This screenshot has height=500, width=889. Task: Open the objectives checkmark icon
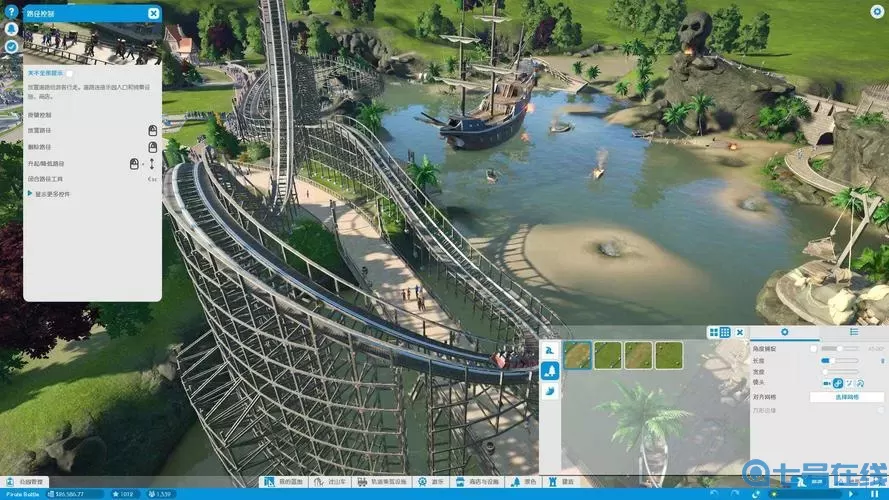click(12, 46)
